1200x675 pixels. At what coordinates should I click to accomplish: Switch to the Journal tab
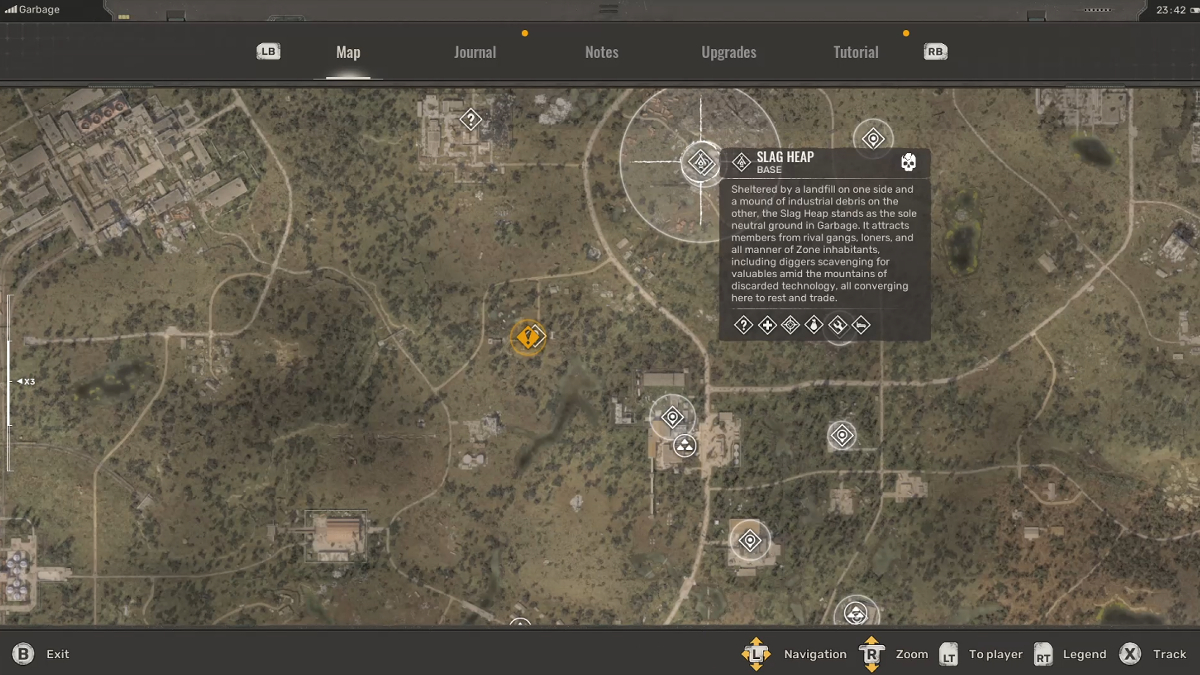[475, 52]
